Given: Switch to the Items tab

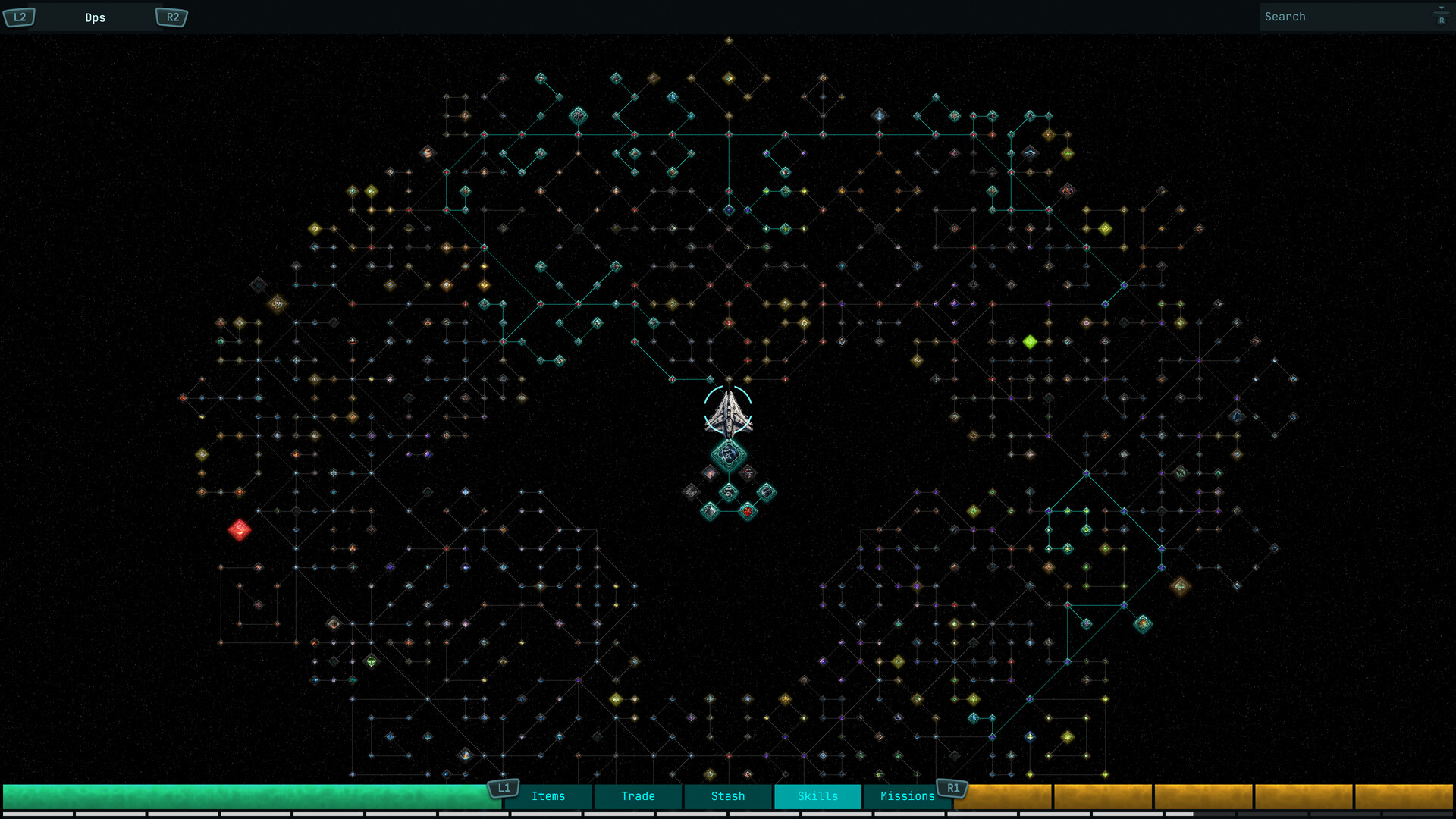Looking at the screenshot, I should [x=548, y=796].
